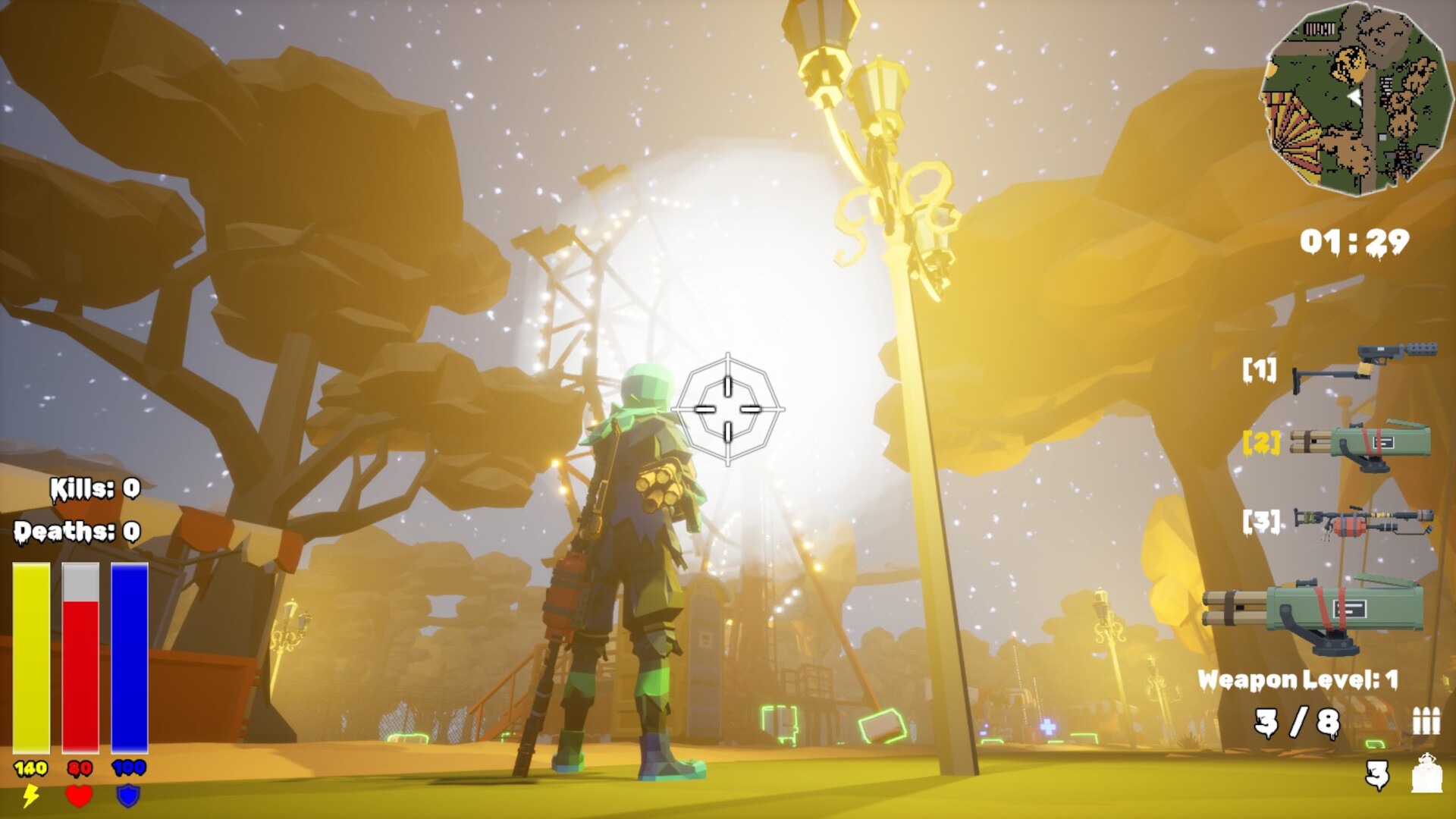The height and width of the screenshot is (819, 1456).
Task: Click the player position arrow on minimap
Action: (1354, 97)
